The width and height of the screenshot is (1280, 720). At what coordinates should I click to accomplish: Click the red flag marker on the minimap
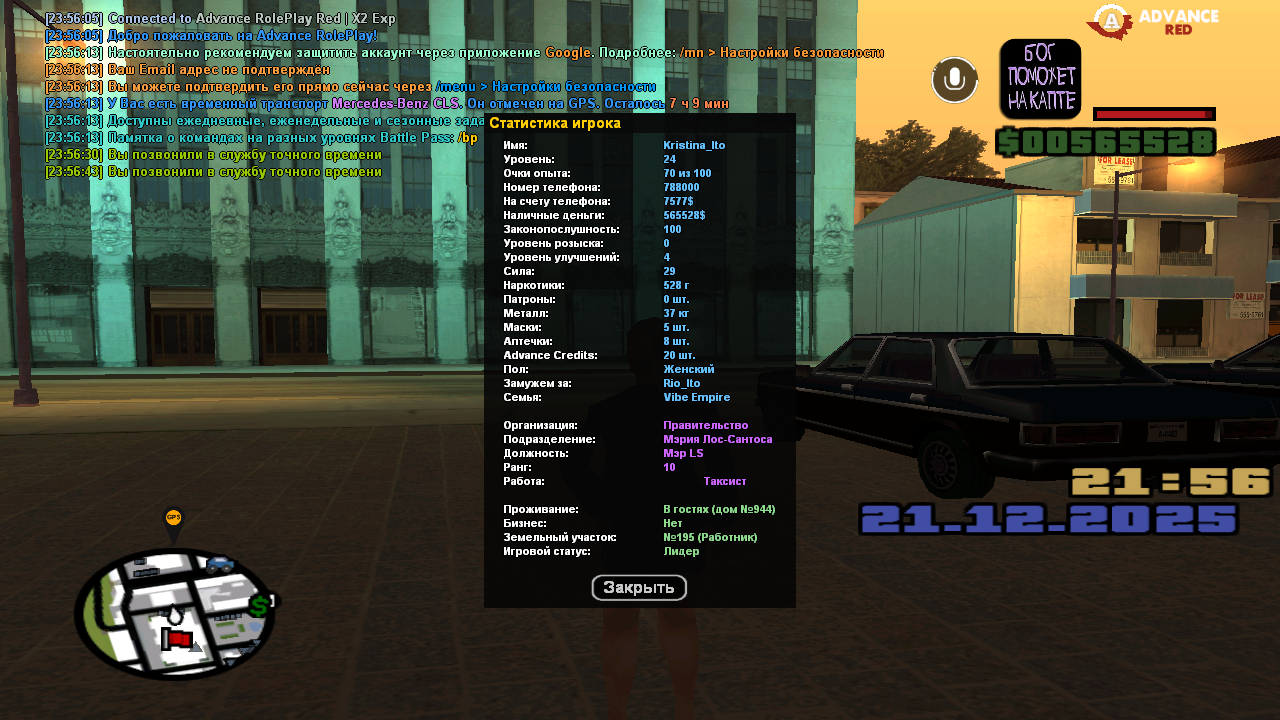click(178, 638)
